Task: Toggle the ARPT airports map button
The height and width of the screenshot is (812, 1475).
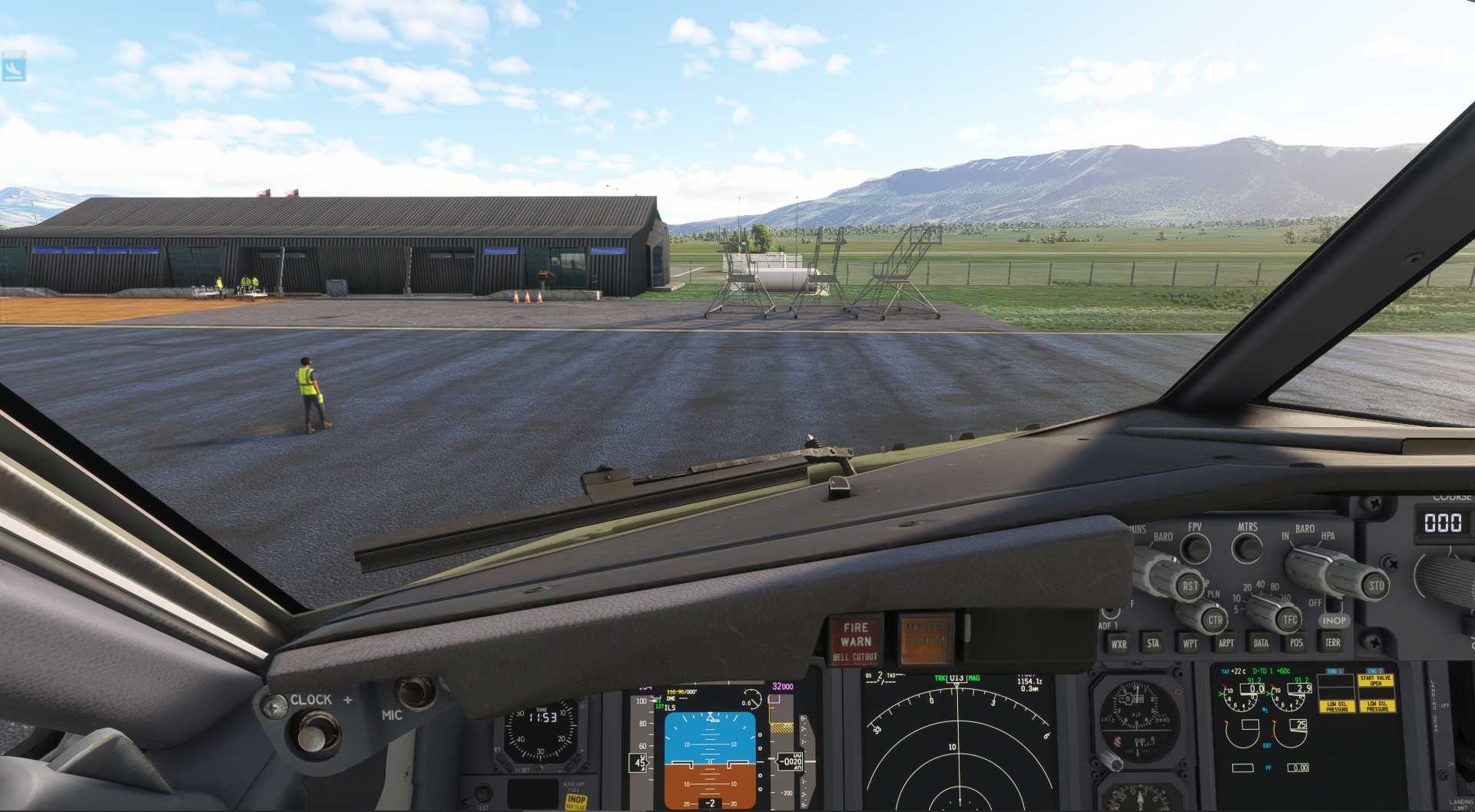Action: [x=1226, y=644]
